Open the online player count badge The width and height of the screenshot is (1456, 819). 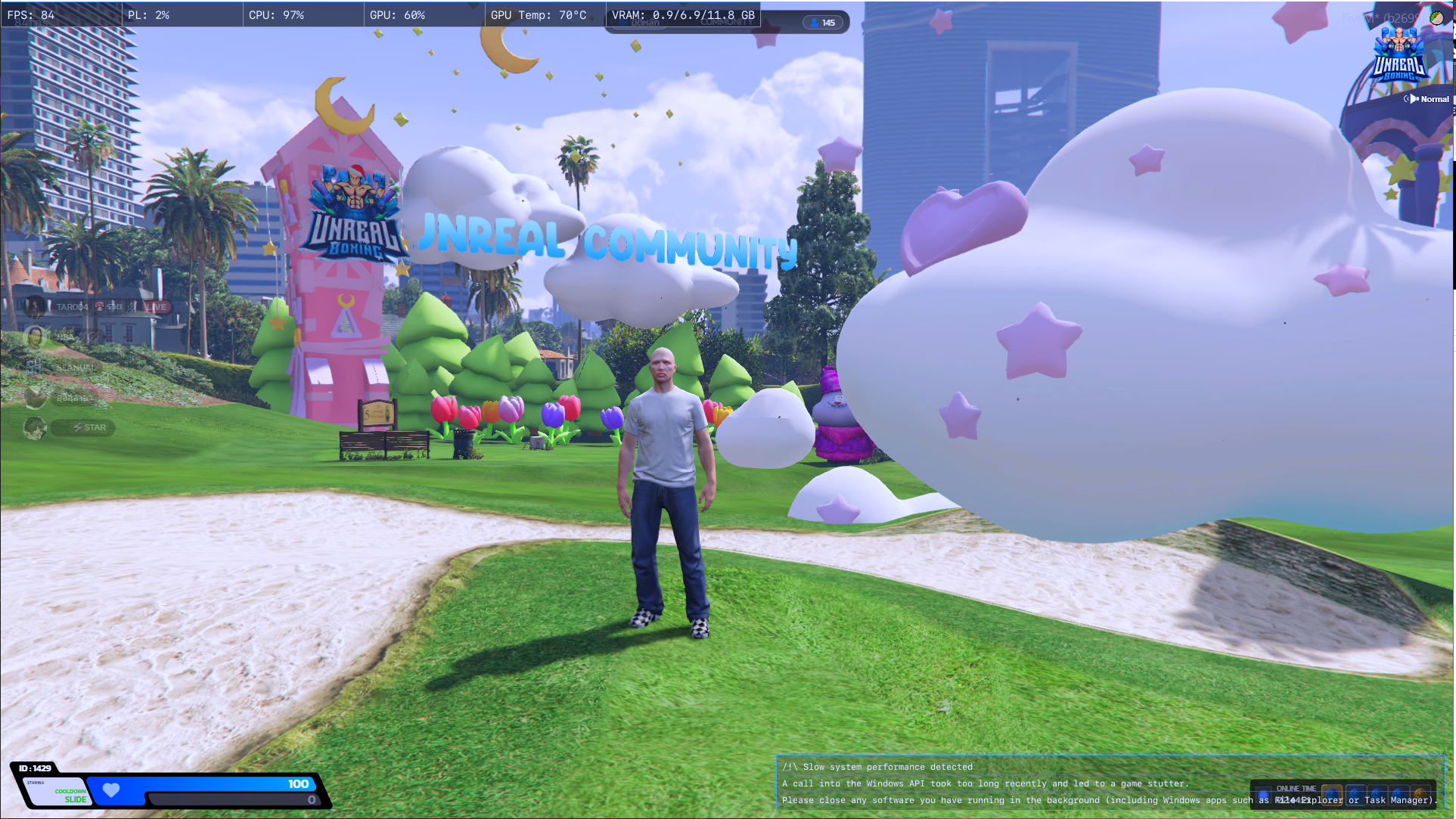point(823,23)
